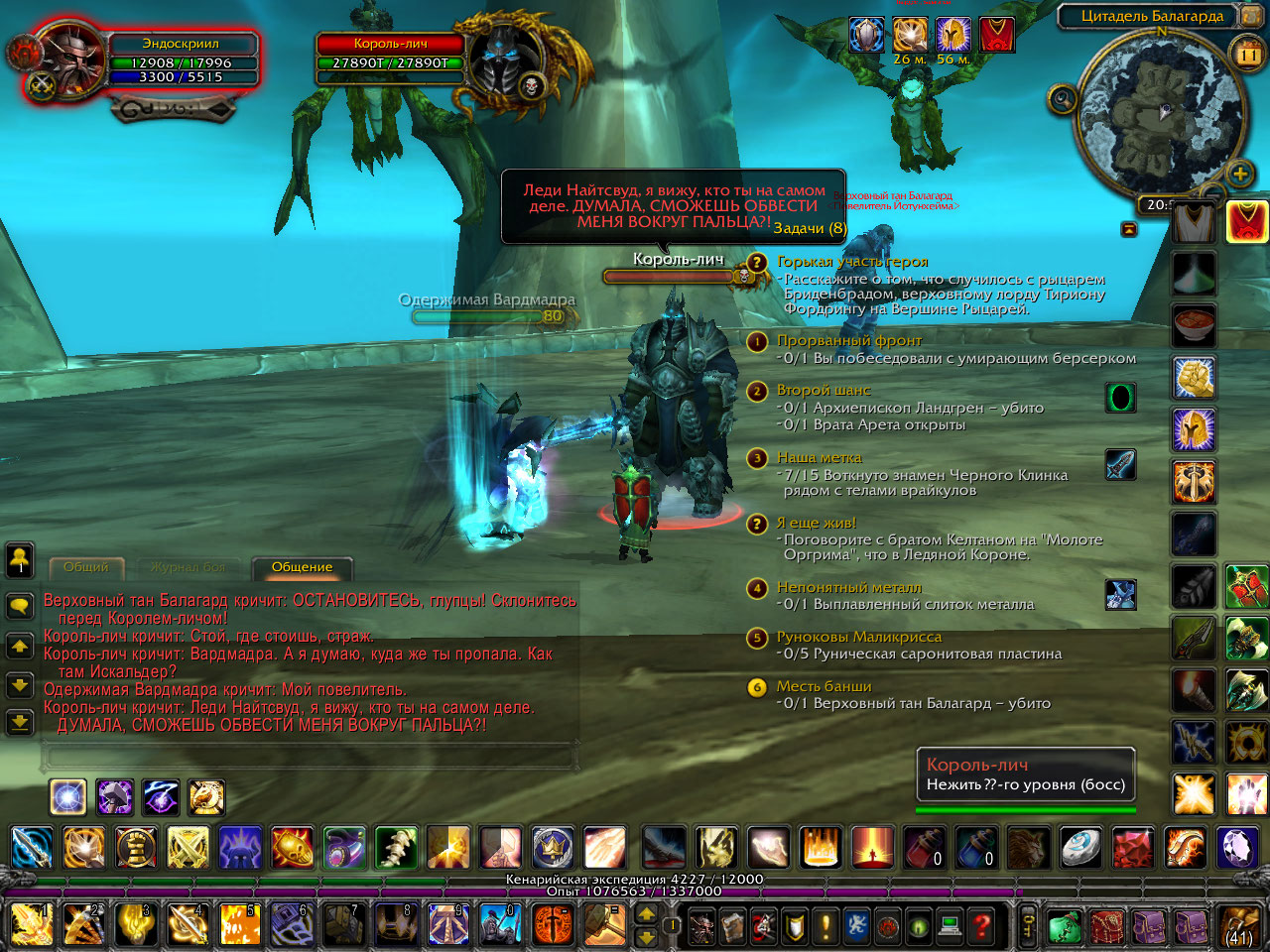Open the quest log exclamation mark button
Viewport: 1270px width, 952px height.
(x=825, y=926)
